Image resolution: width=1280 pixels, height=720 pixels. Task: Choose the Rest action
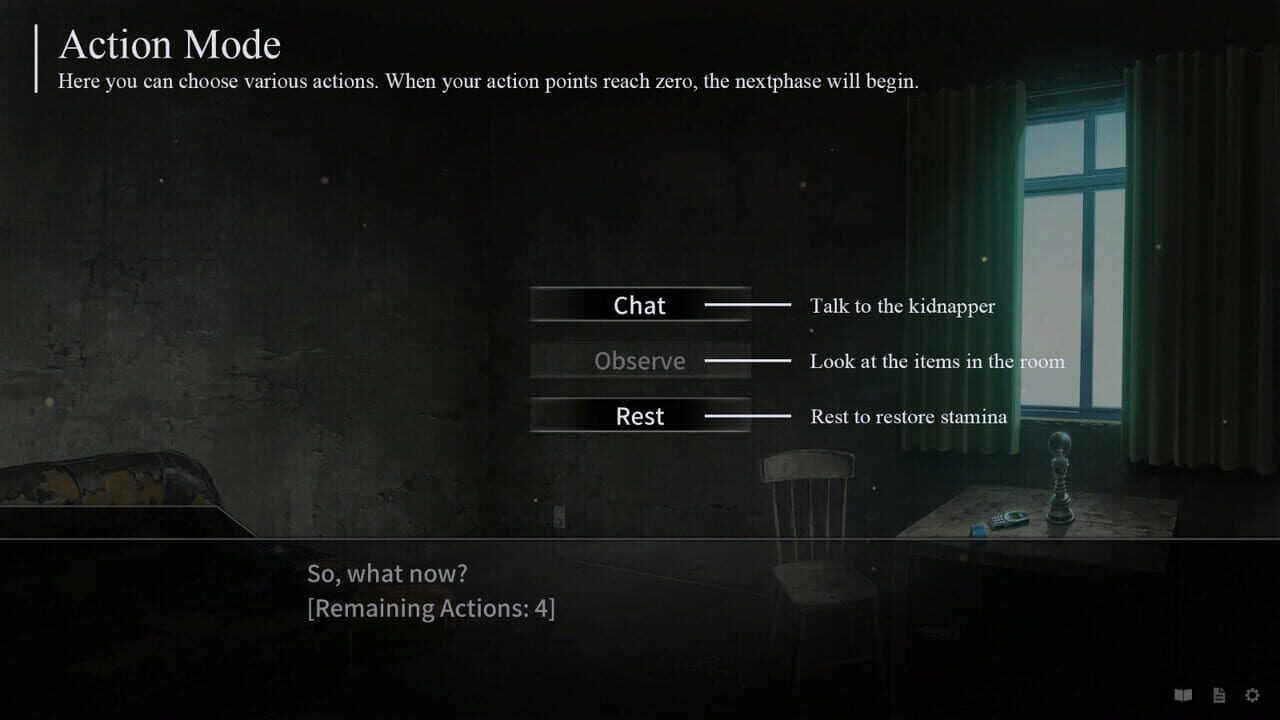click(x=639, y=416)
